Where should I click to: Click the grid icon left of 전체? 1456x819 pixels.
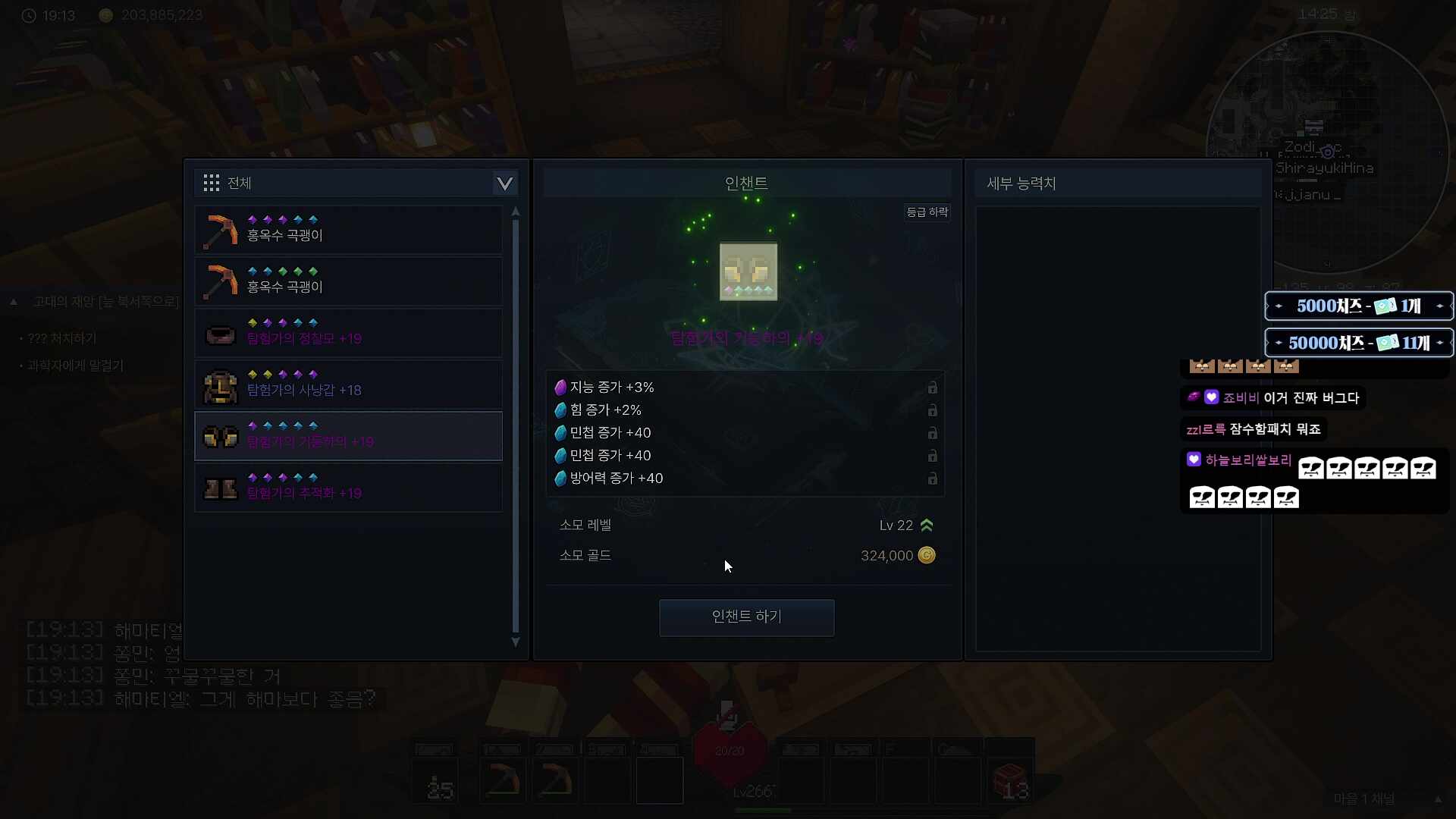[211, 182]
